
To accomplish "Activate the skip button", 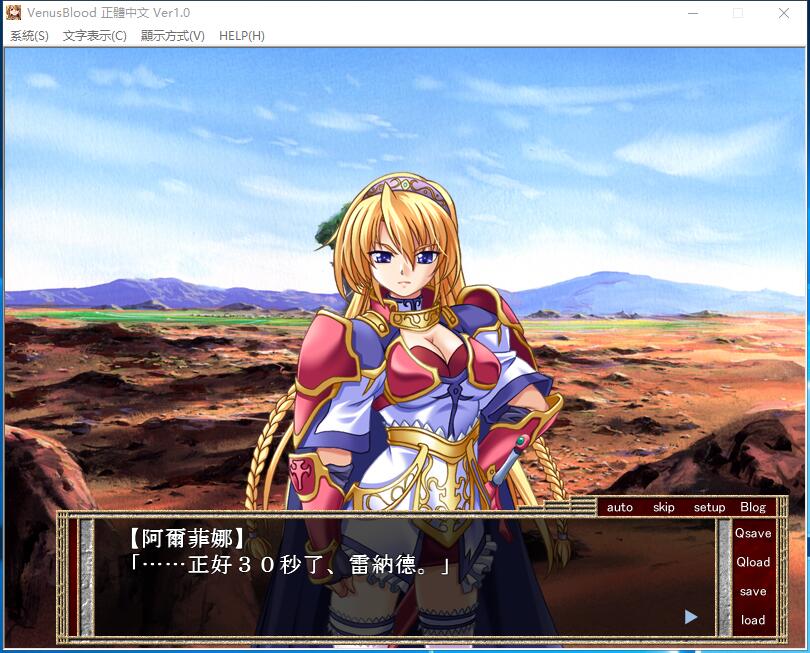I will (x=664, y=507).
